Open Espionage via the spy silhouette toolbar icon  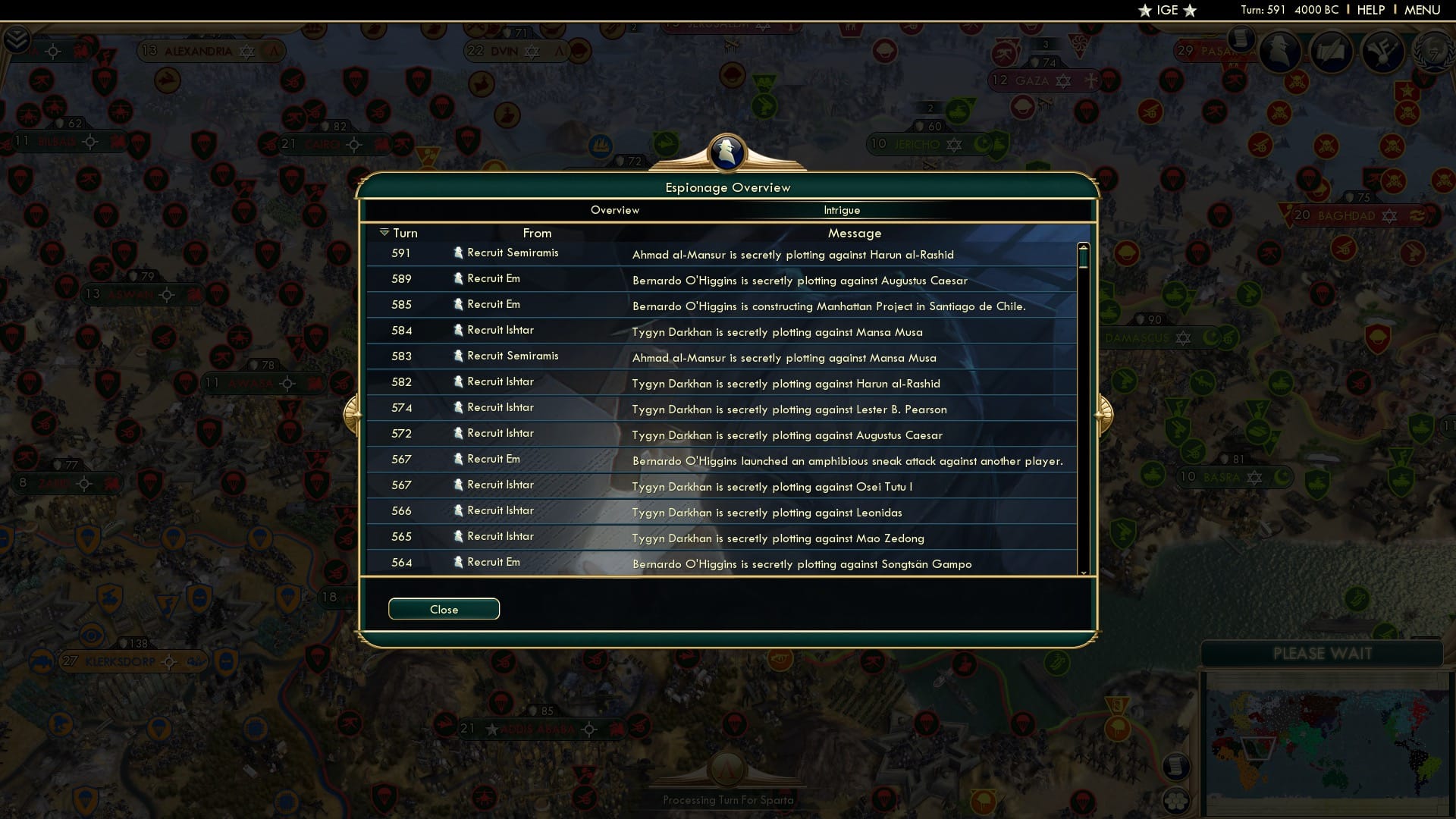[1282, 52]
